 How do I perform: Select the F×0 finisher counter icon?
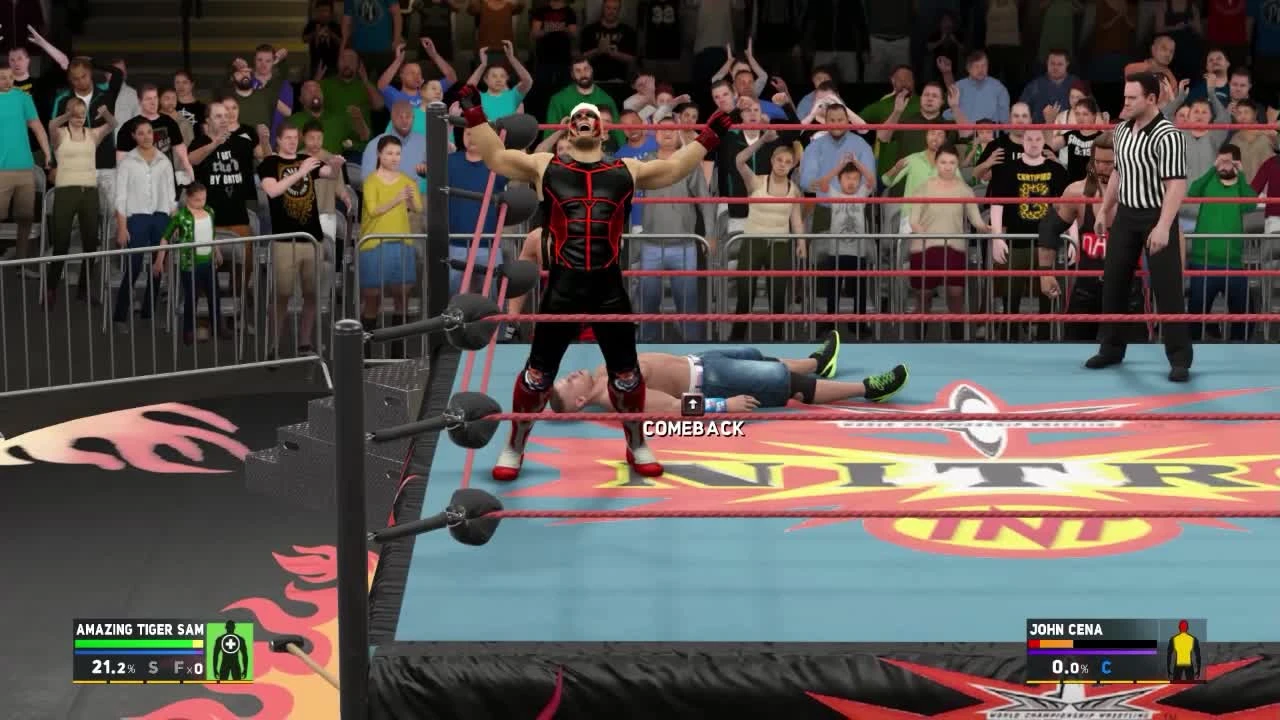[x=188, y=668]
